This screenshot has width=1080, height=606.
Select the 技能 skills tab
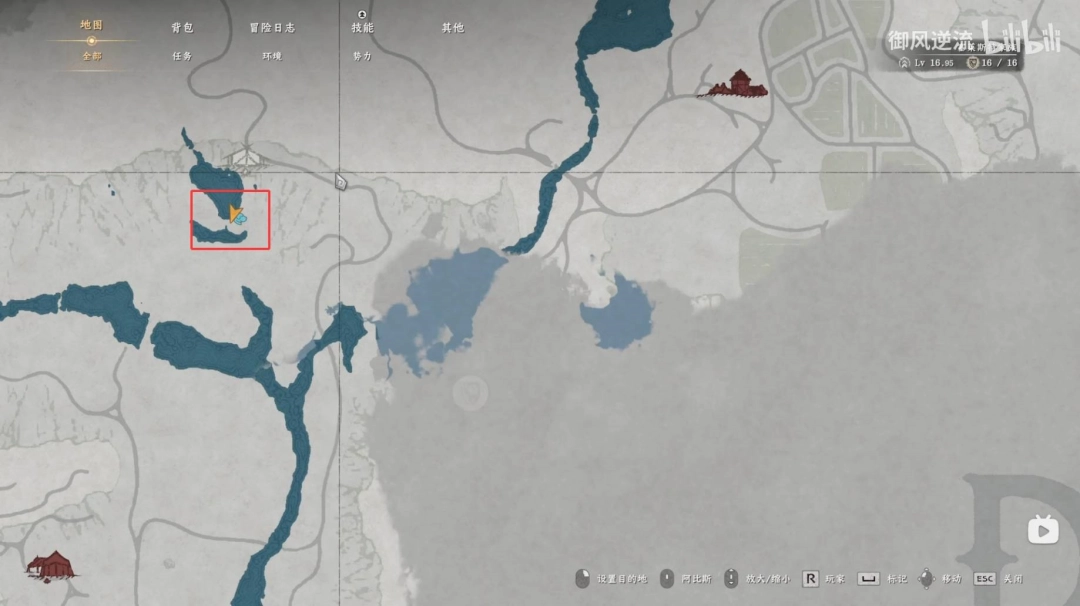[x=362, y=28]
